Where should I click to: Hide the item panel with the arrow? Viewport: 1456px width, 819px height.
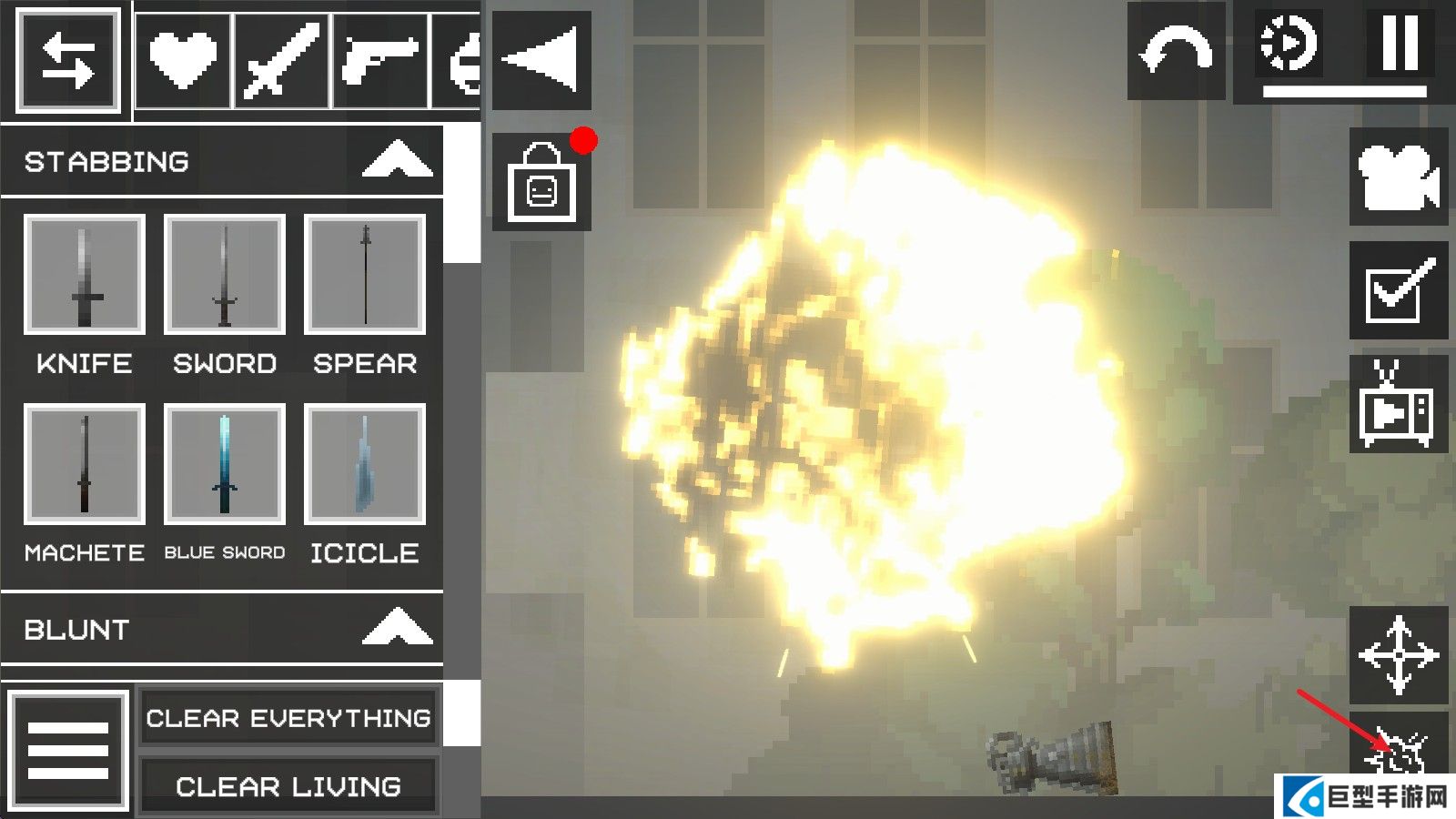tap(541, 60)
